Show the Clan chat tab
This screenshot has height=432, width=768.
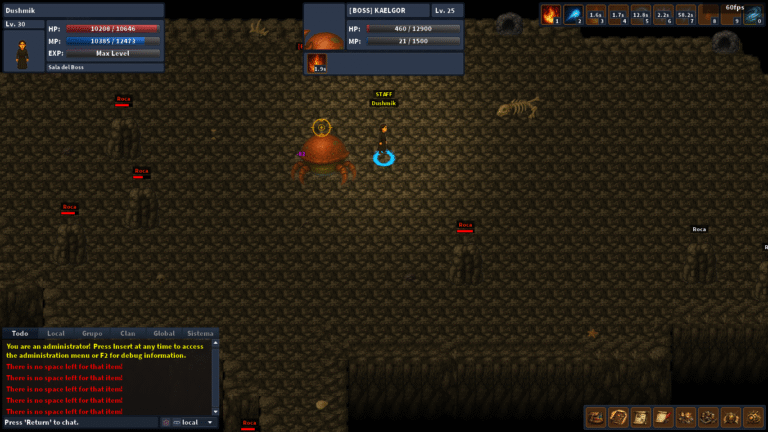128,333
